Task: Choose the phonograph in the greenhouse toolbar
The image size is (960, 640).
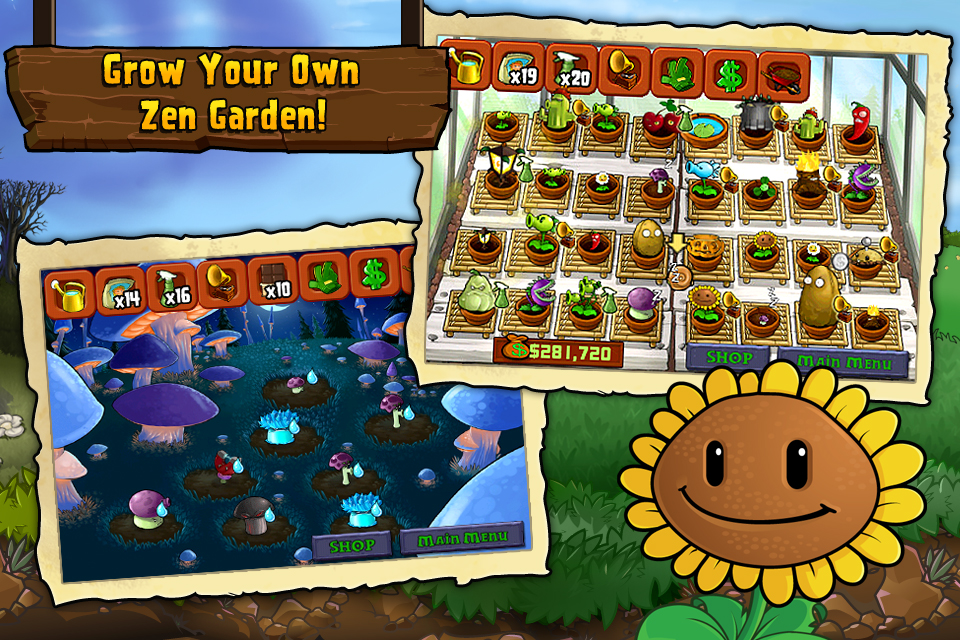Action: click(x=625, y=70)
